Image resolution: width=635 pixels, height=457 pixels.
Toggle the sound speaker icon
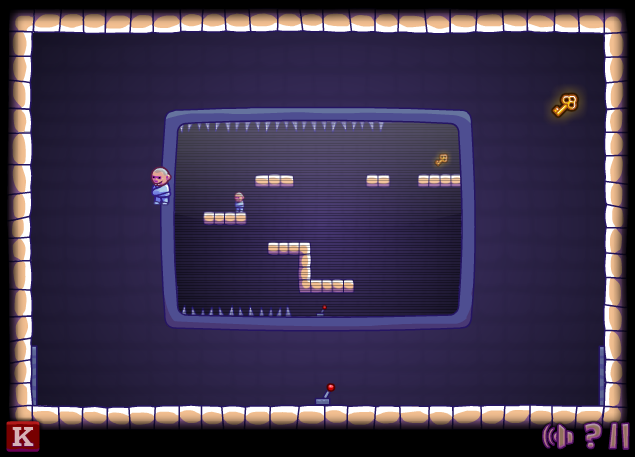click(x=557, y=436)
